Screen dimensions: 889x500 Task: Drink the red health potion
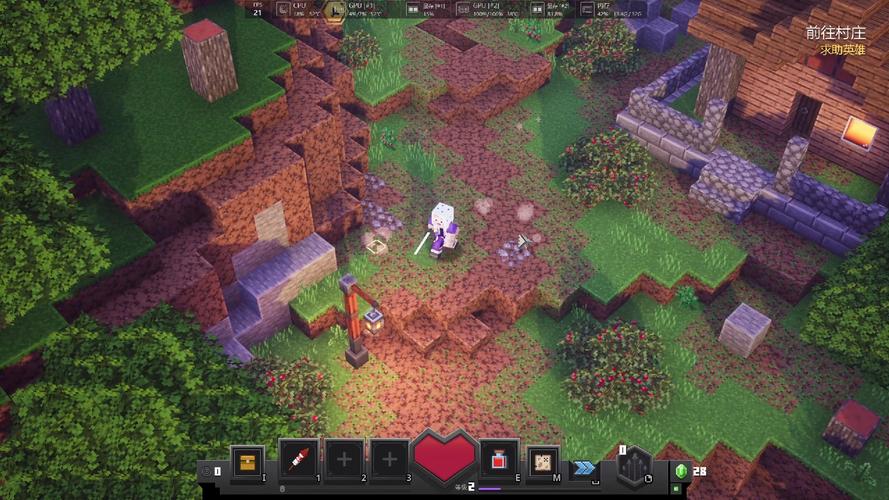(x=497, y=461)
